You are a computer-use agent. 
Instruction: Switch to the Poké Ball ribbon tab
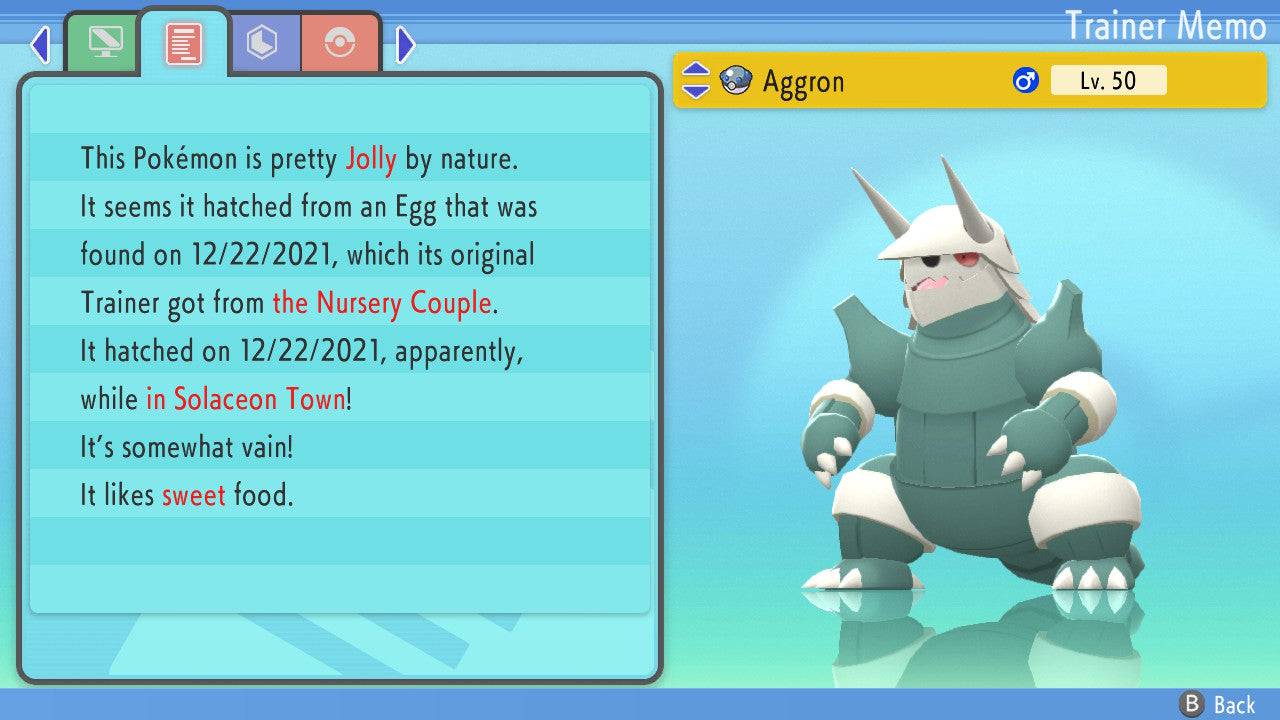tap(340, 42)
